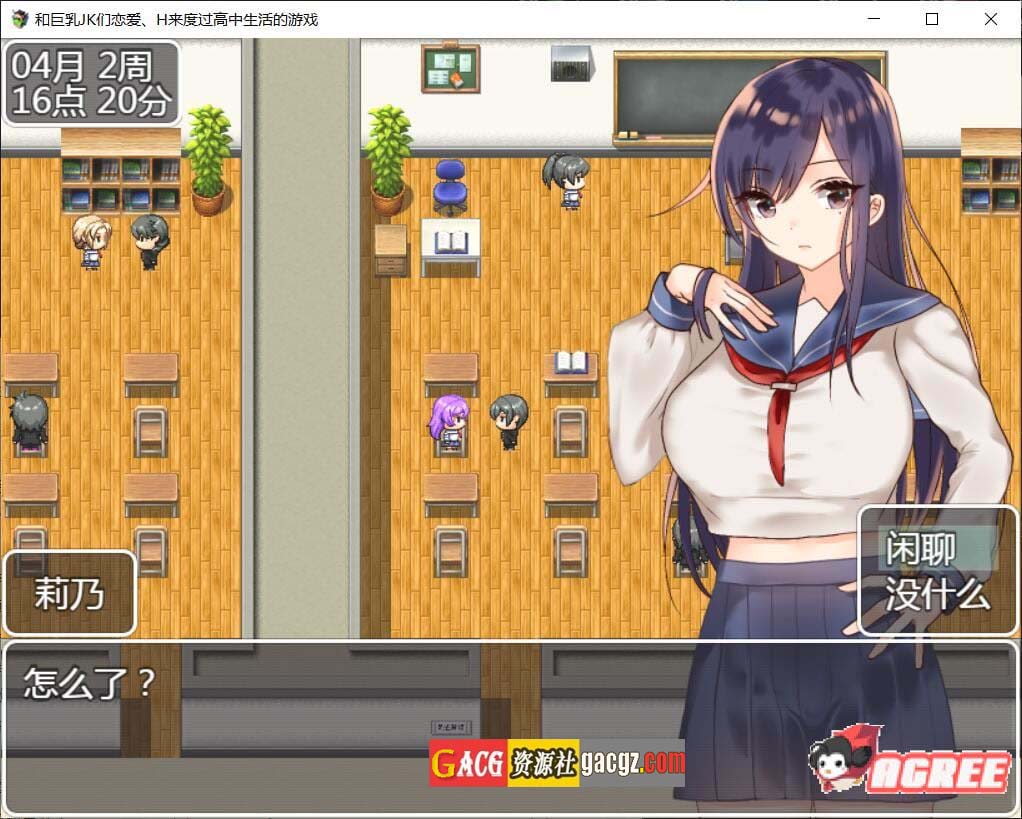Choose the 闲聊 dialogue option

click(x=922, y=548)
